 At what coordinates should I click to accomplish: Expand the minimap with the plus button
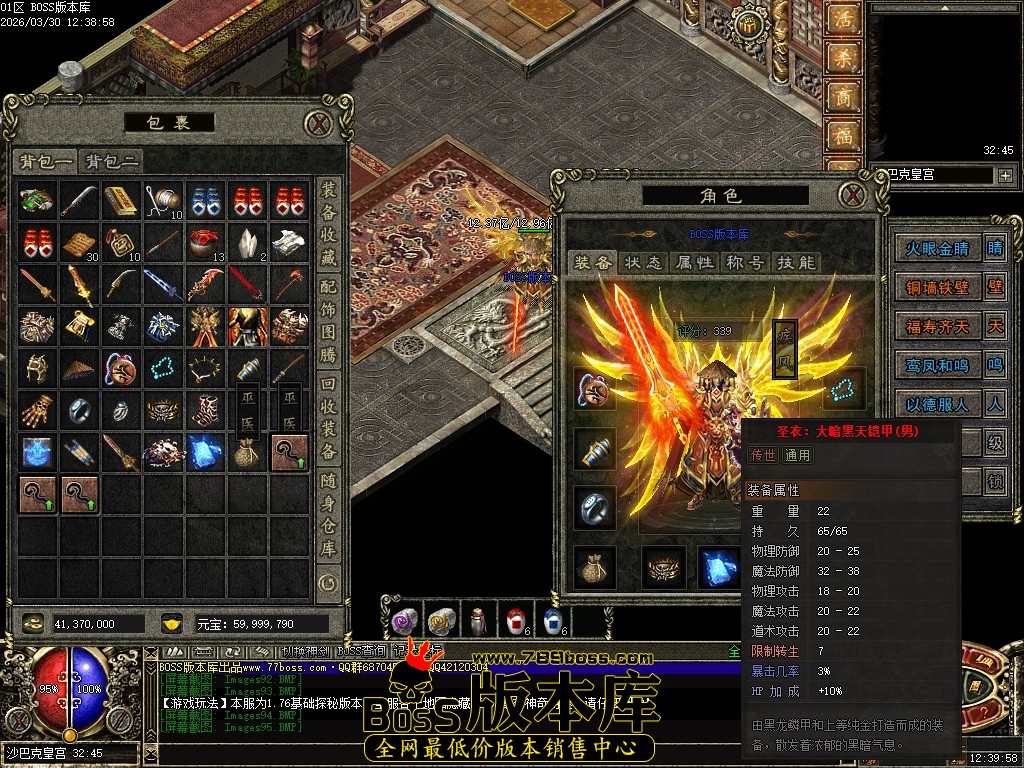(x=1004, y=175)
